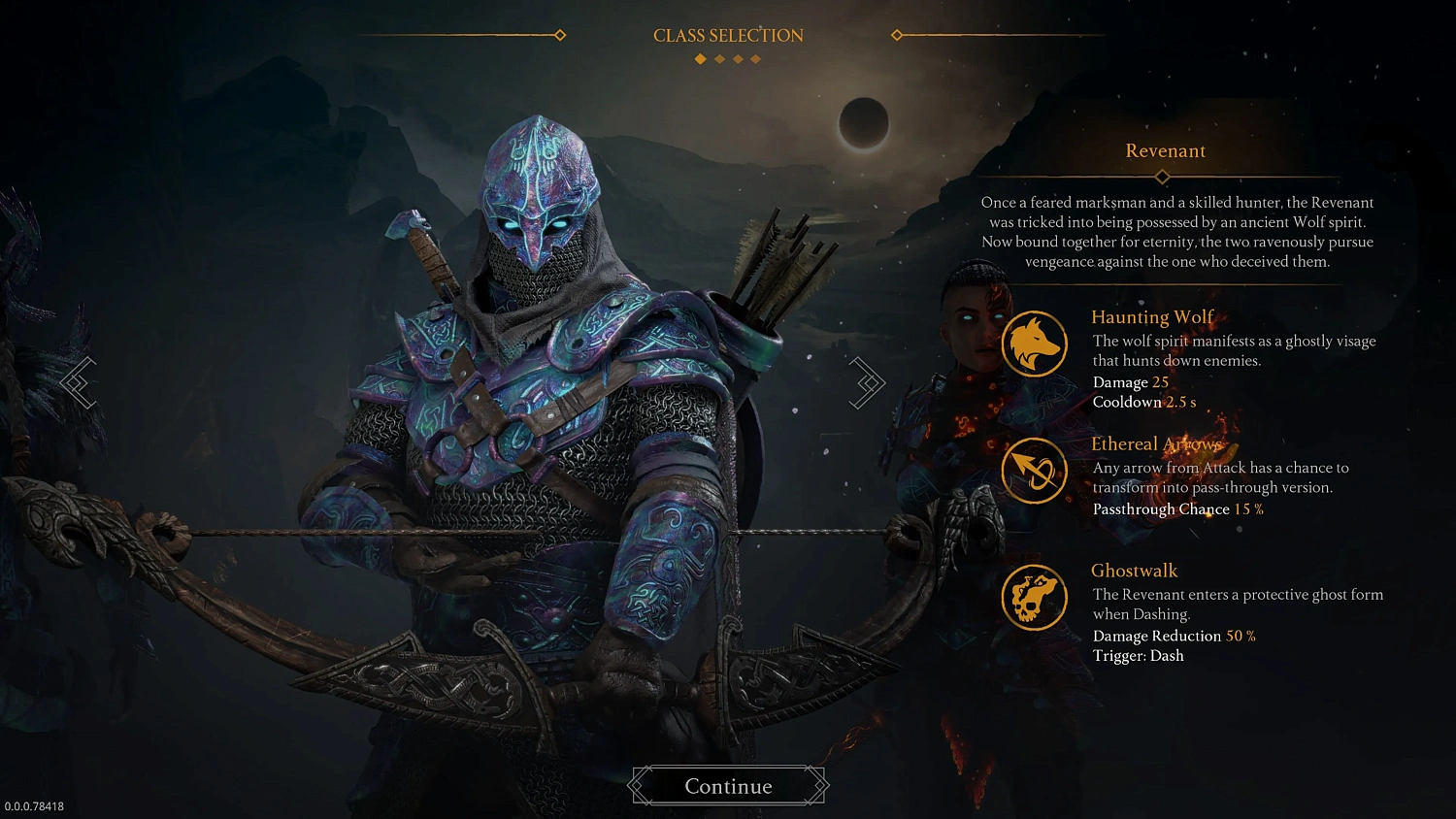Select the second diamond page indicator

tap(720, 59)
